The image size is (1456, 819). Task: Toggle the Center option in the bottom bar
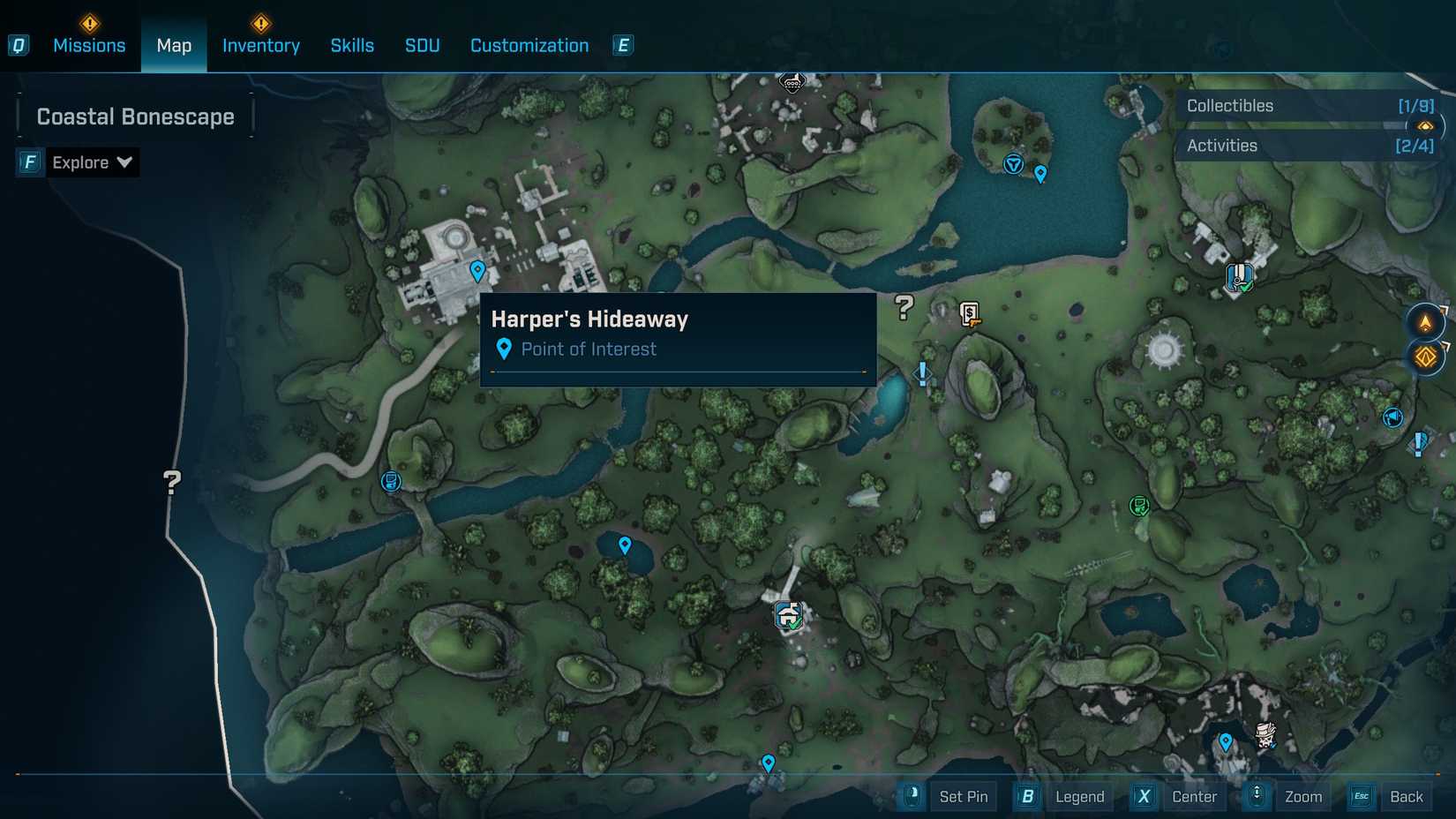1193,796
